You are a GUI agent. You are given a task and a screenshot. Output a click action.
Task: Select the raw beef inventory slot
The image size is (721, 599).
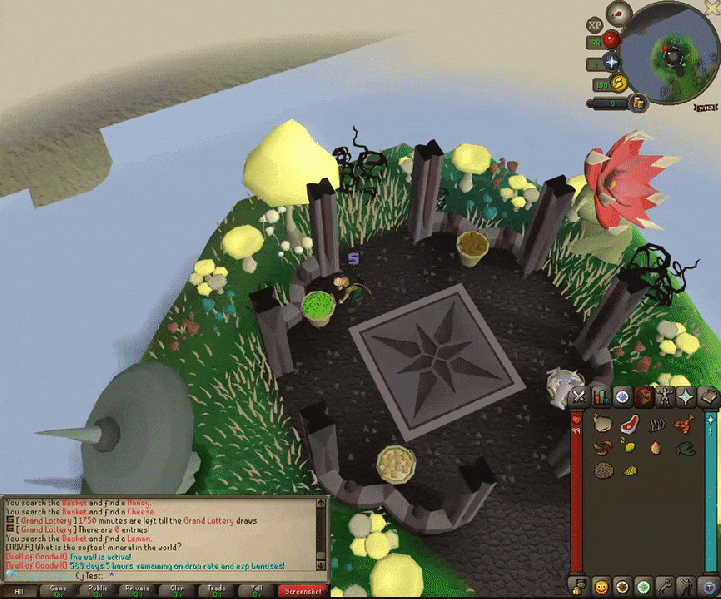(x=629, y=424)
